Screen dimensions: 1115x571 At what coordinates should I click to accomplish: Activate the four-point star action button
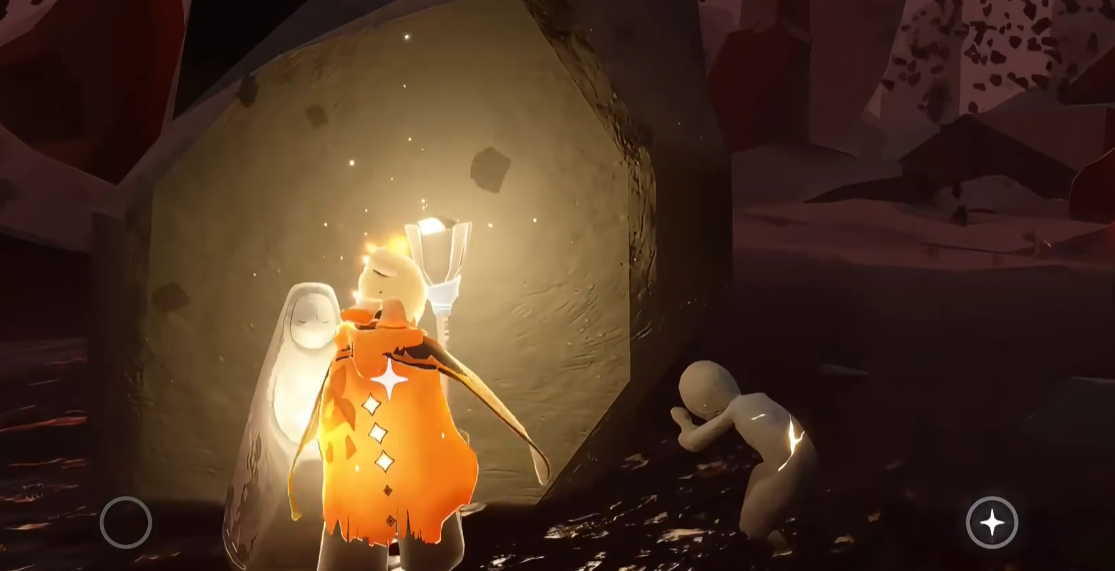pyautogui.click(x=991, y=522)
